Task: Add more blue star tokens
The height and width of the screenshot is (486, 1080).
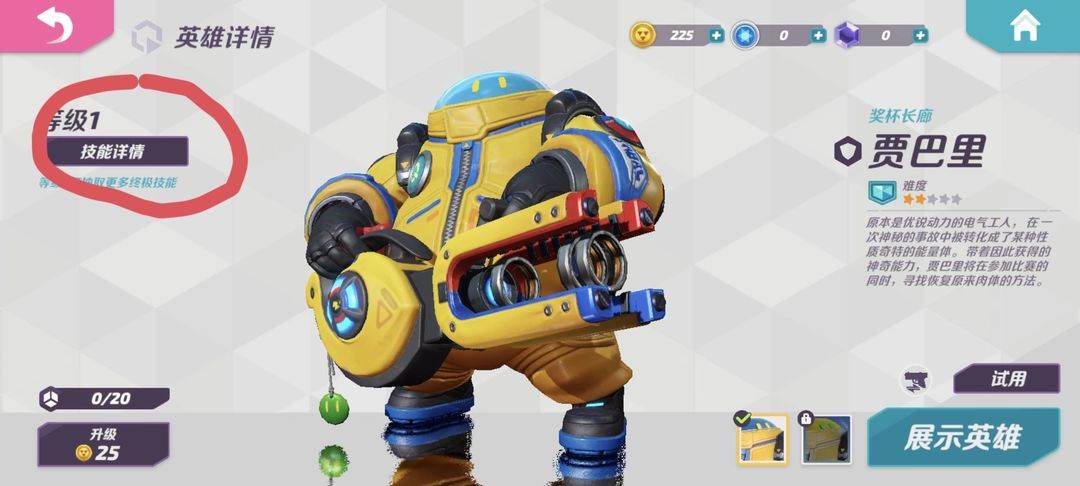Action: [x=818, y=35]
